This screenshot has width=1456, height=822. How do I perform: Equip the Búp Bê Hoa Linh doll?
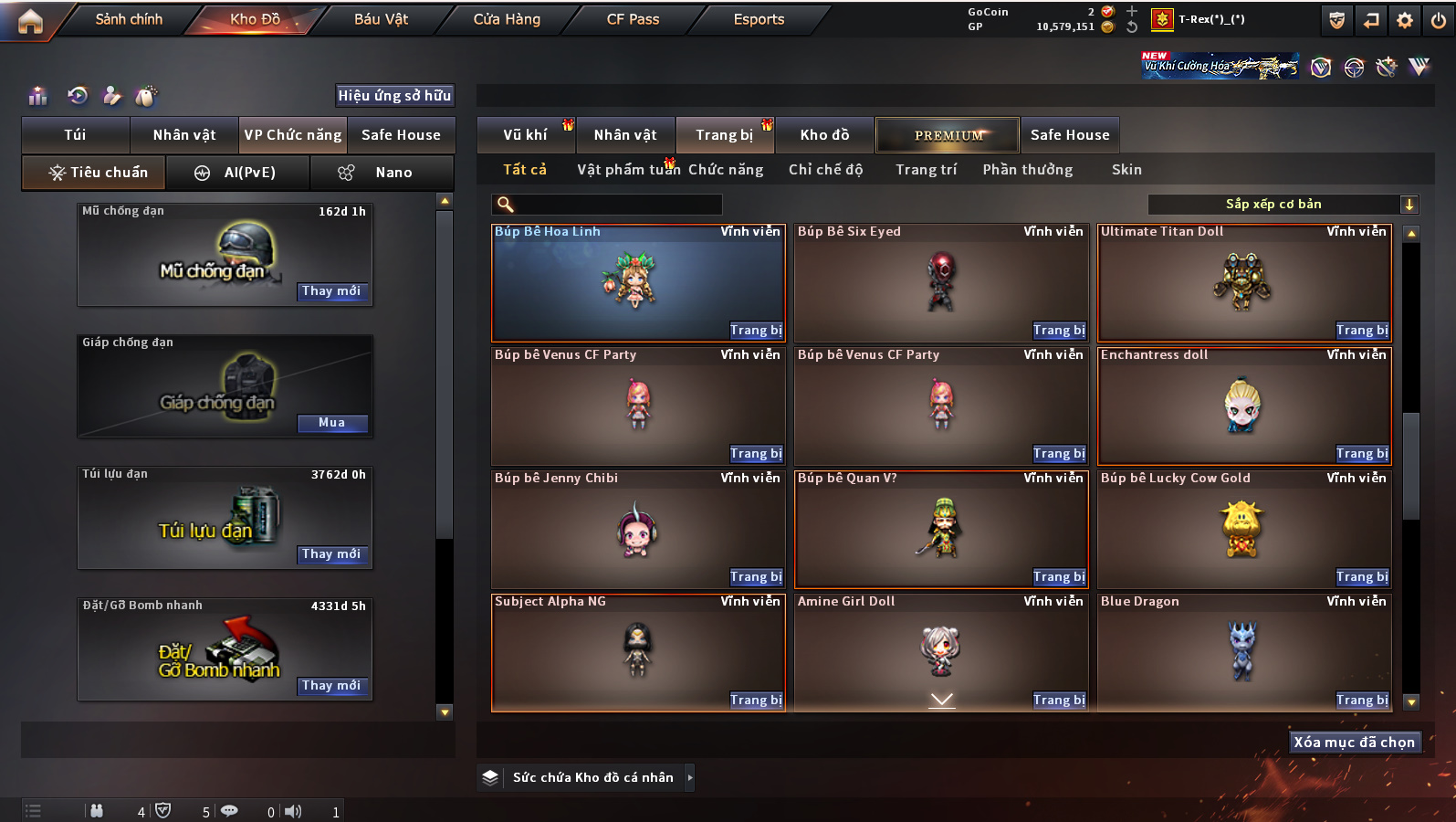755,331
